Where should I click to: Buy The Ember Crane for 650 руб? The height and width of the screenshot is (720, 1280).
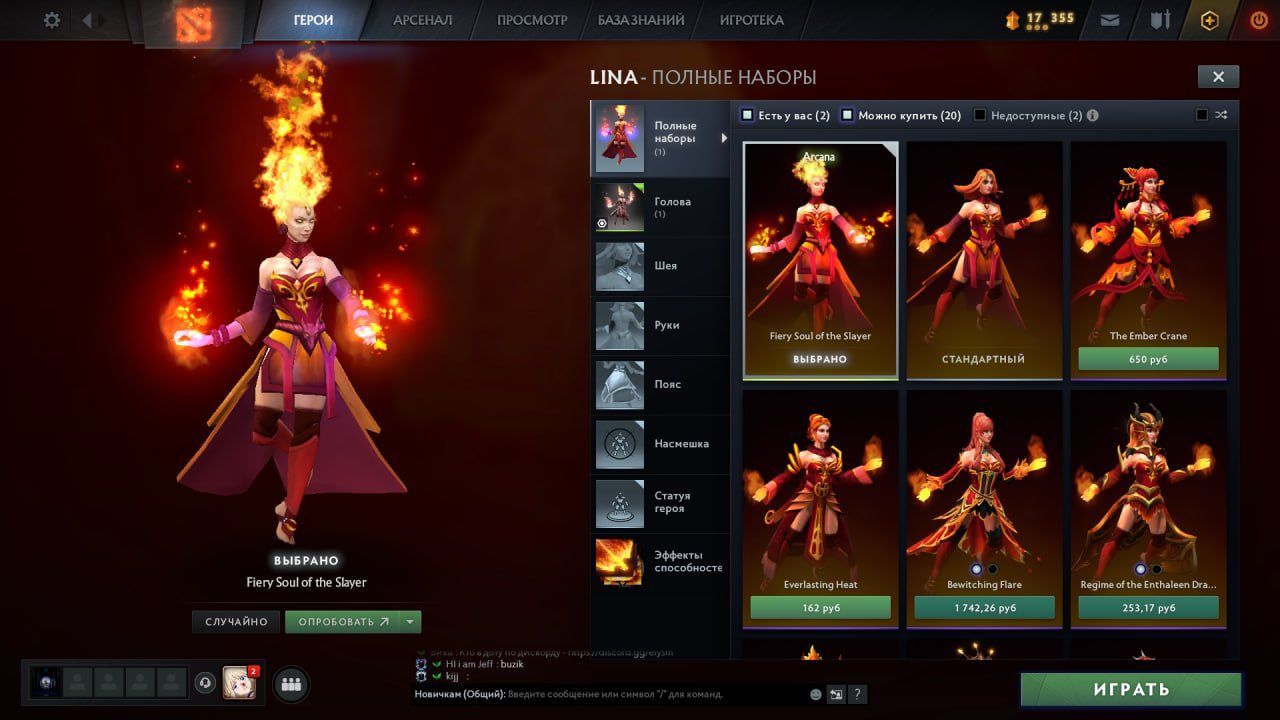tap(1148, 359)
